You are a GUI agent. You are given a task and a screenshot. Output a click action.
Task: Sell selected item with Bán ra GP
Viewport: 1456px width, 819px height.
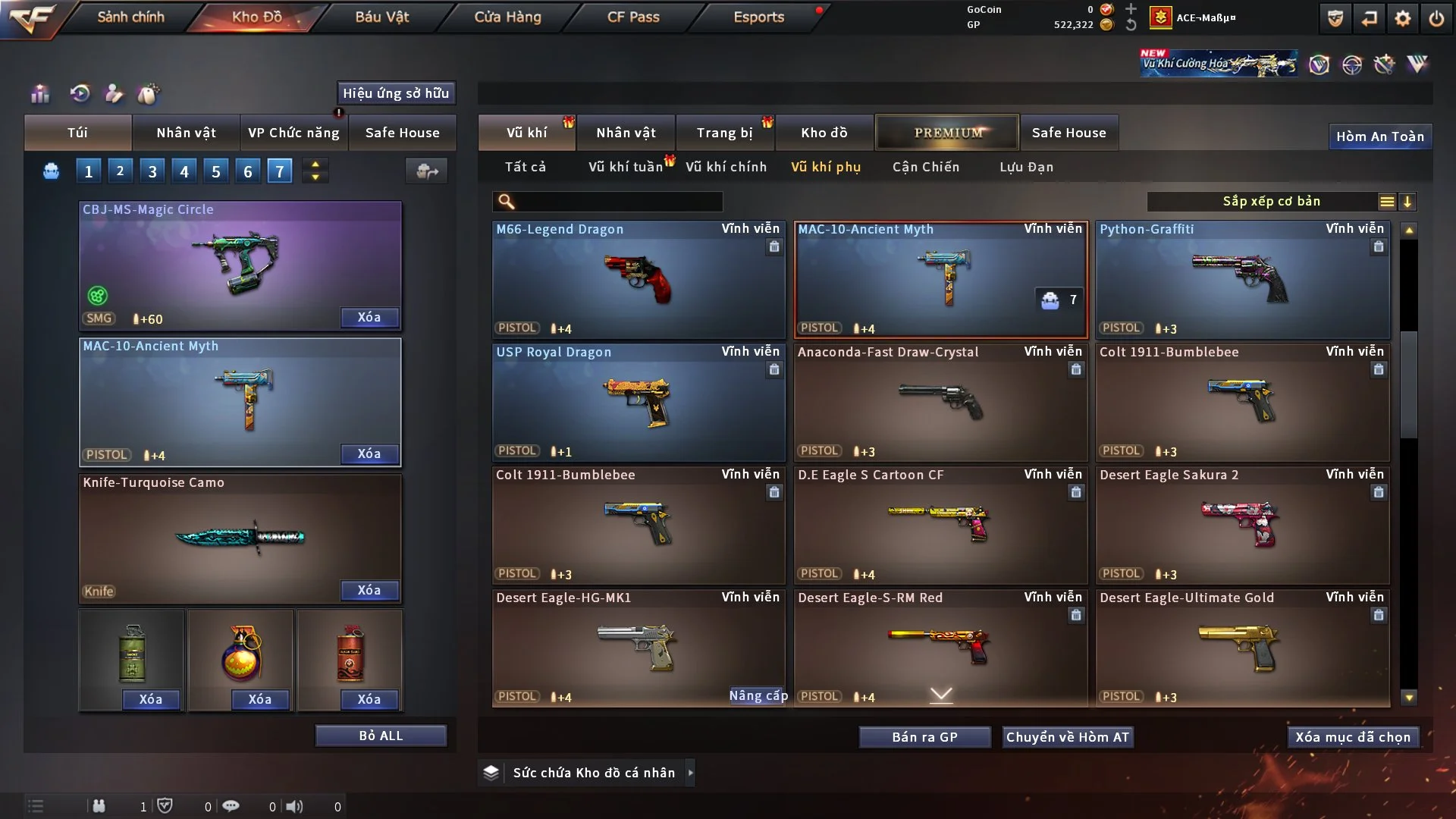924,737
